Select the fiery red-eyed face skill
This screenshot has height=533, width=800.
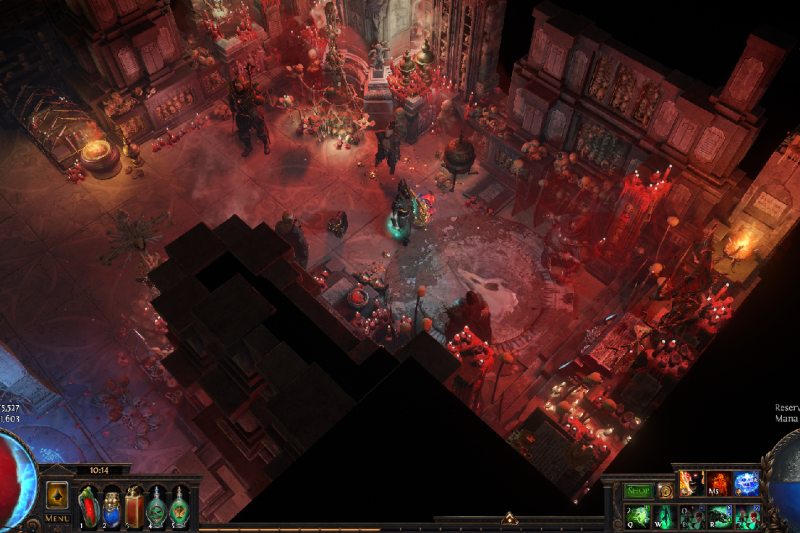tap(692, 484)
